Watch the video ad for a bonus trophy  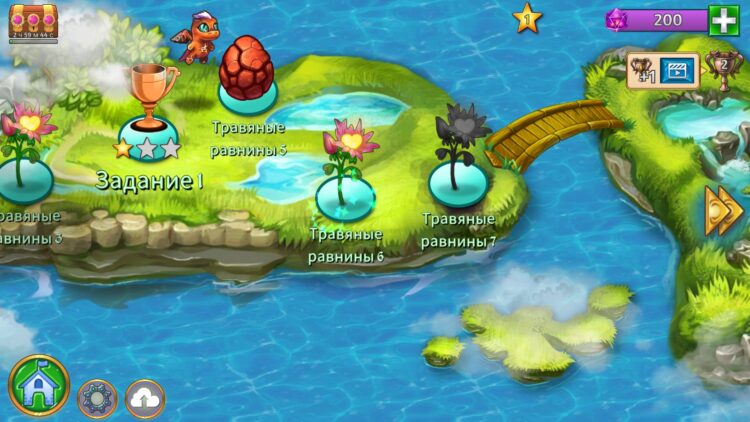coord(677,70)
